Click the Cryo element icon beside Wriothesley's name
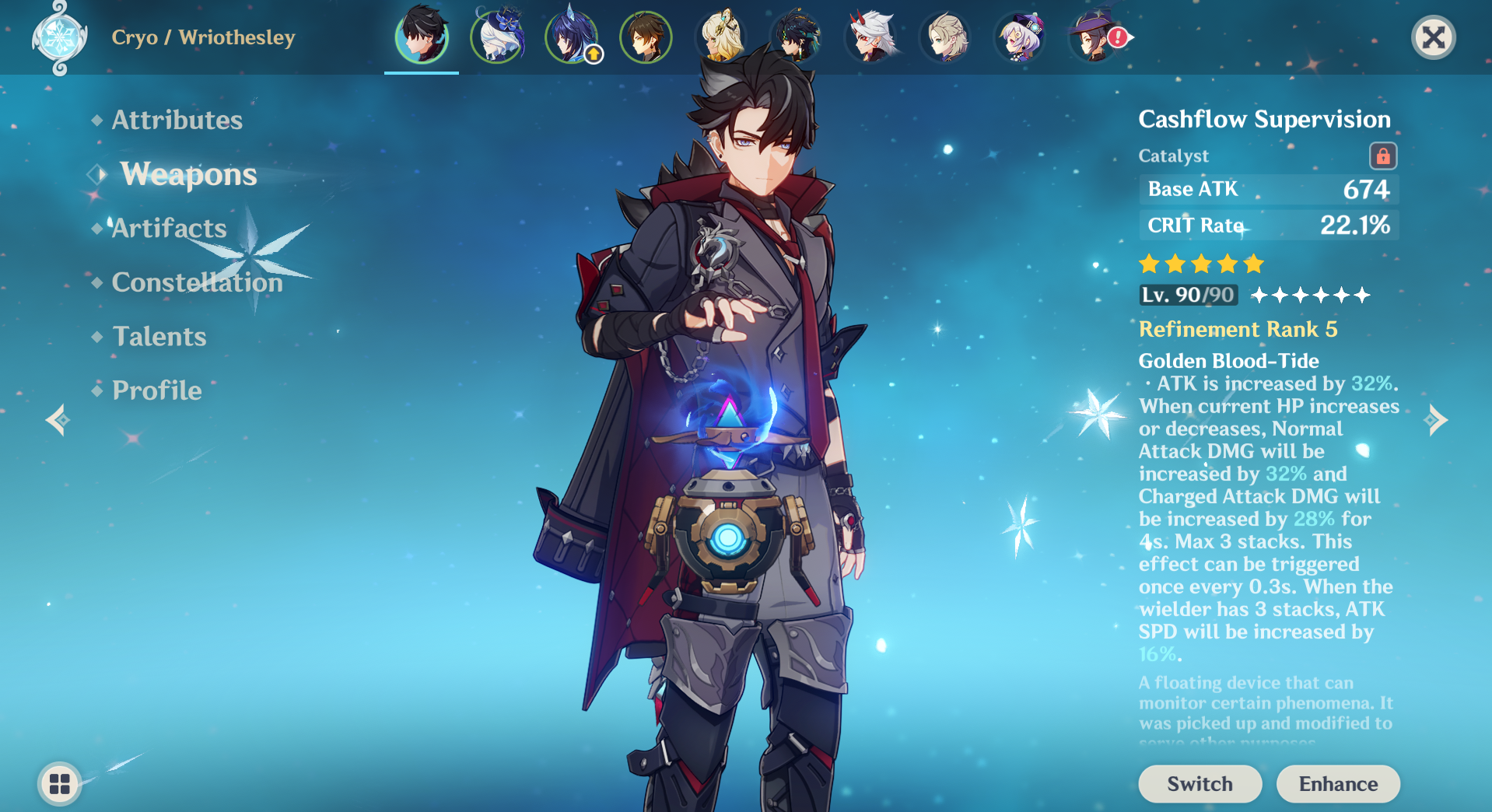The width and height of the screenshot is (1492, 812). coord(61,37)
